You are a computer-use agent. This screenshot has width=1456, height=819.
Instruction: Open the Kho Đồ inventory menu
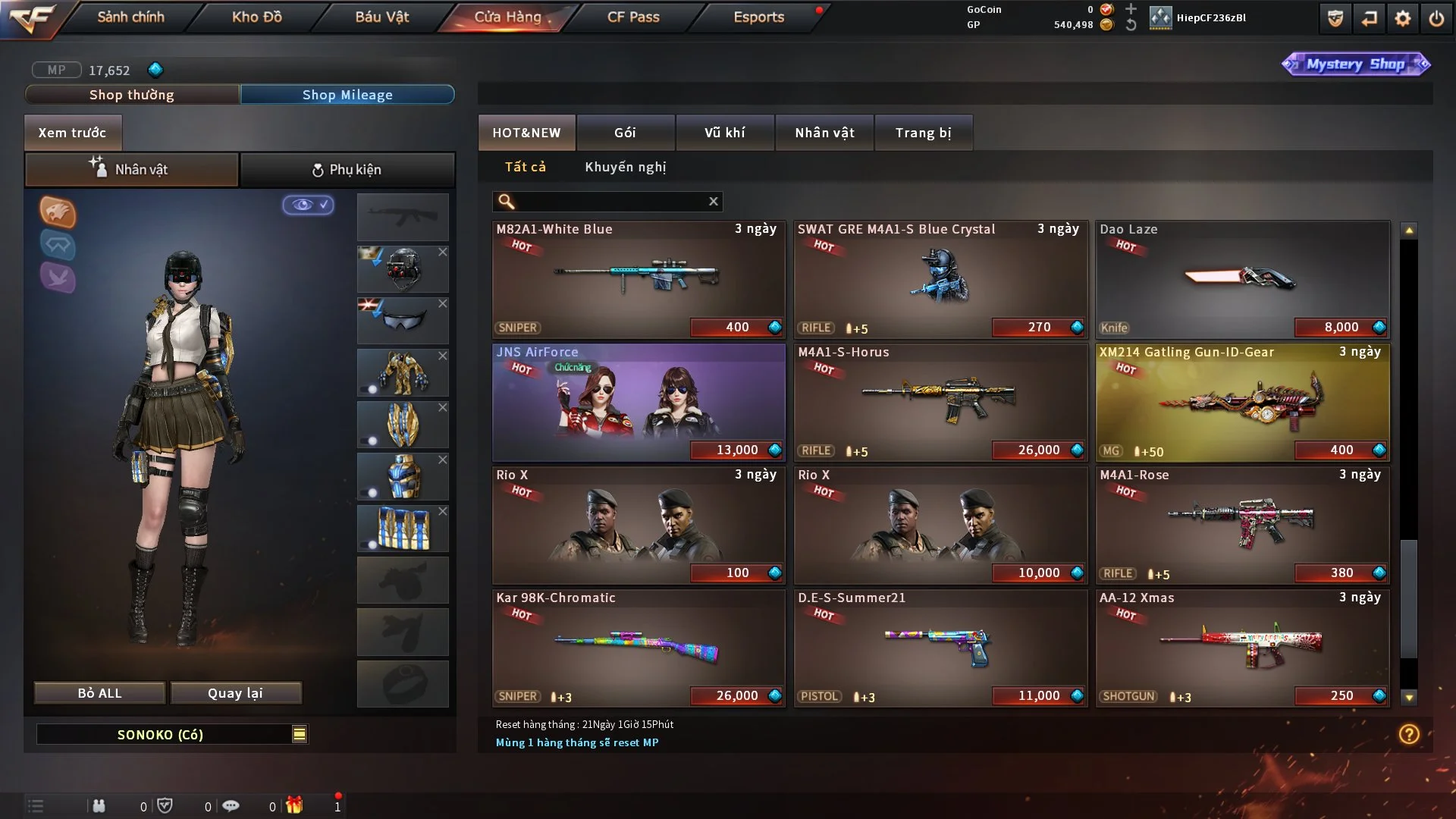pyautogui.click(x=256, y=17)
